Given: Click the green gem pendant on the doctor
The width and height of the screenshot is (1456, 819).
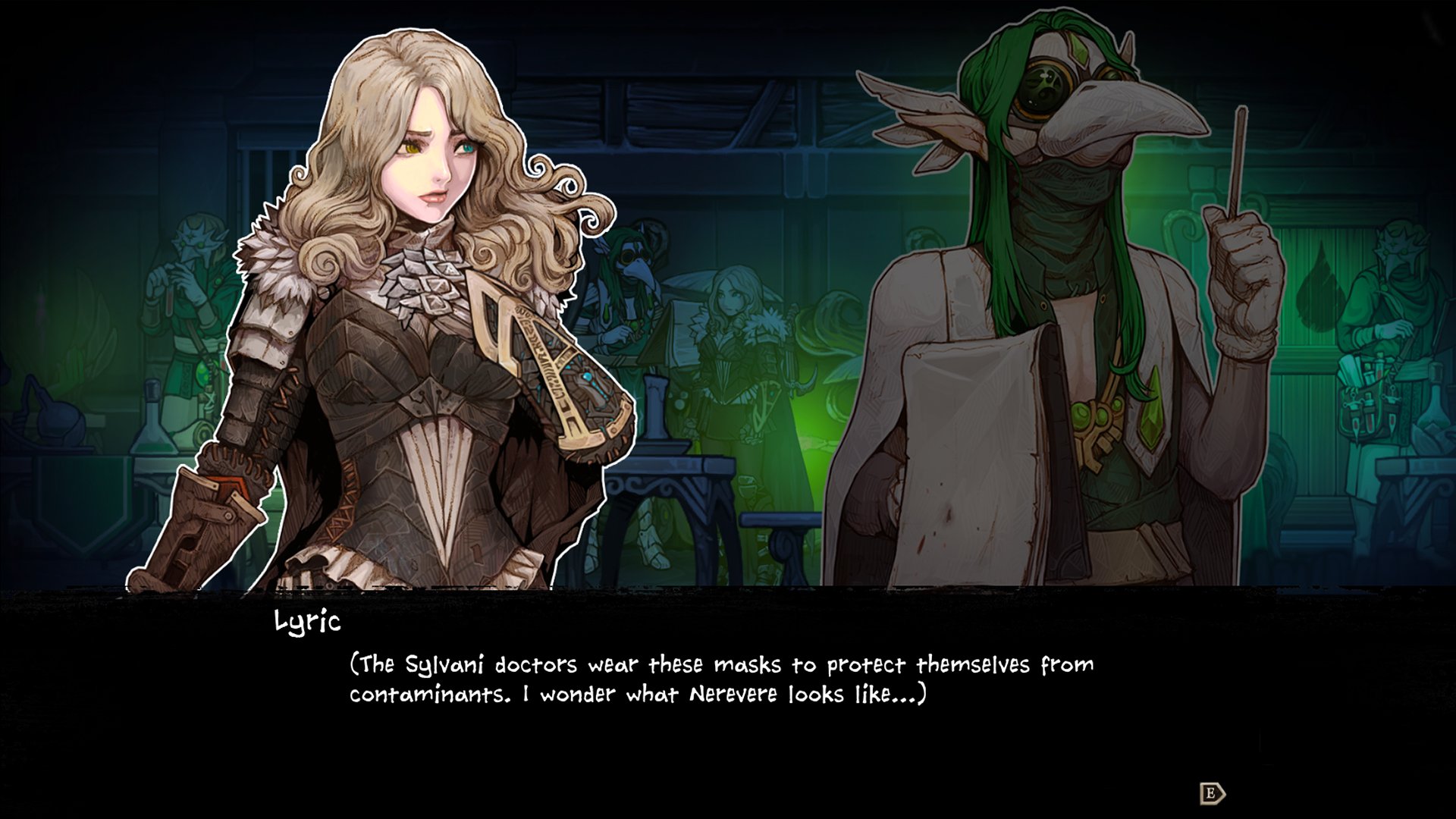Looking at the screenshot, I should (x=1092, y=417).
